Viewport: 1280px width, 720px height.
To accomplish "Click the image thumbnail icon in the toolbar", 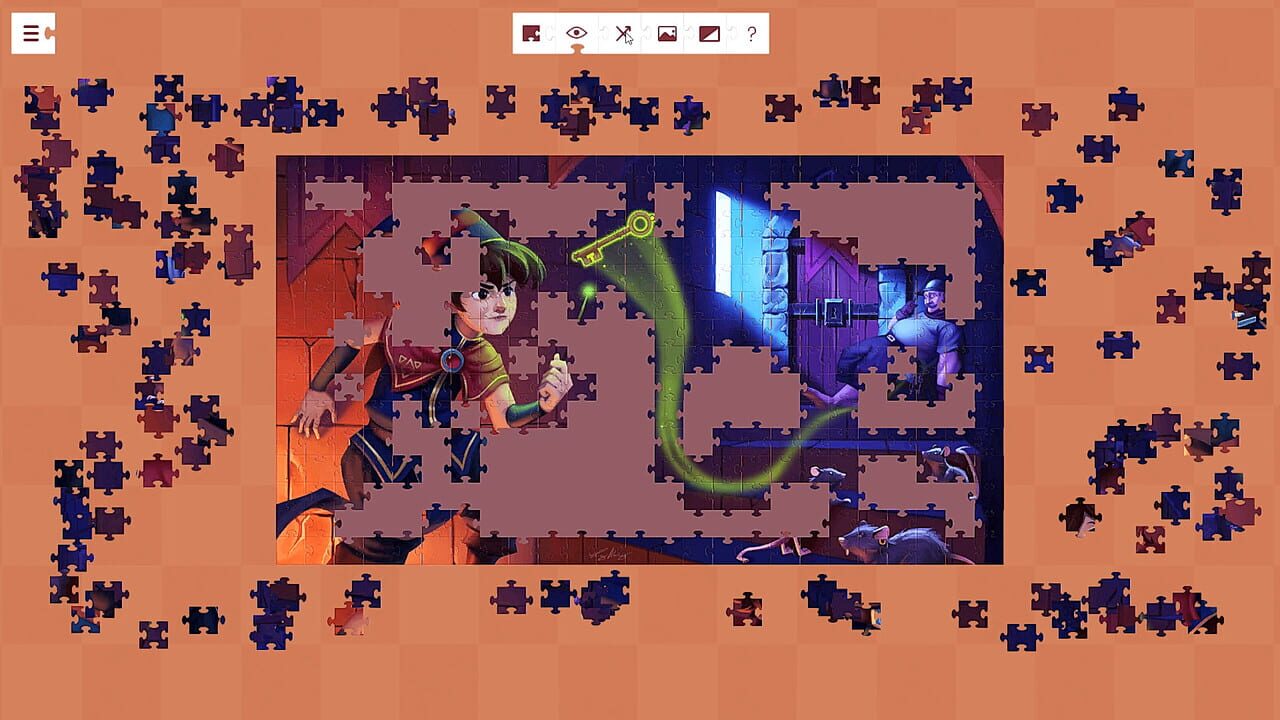I will (669, 33).
